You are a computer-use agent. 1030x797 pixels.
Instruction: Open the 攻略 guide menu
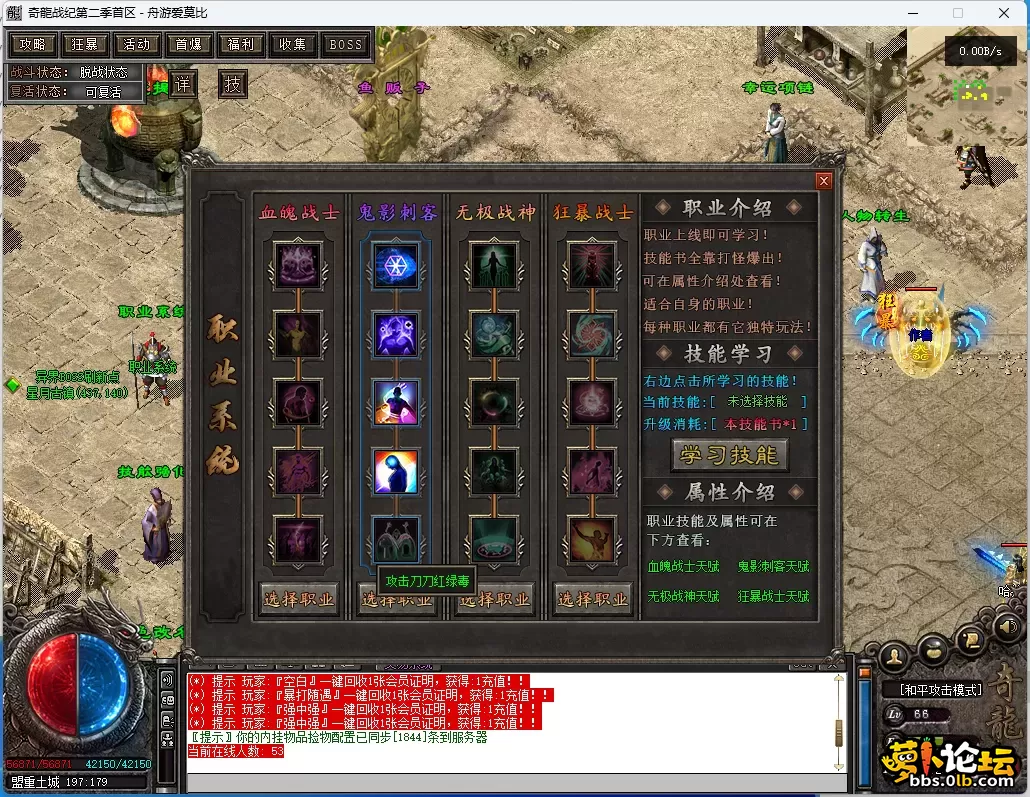click(x=32, y=44)
